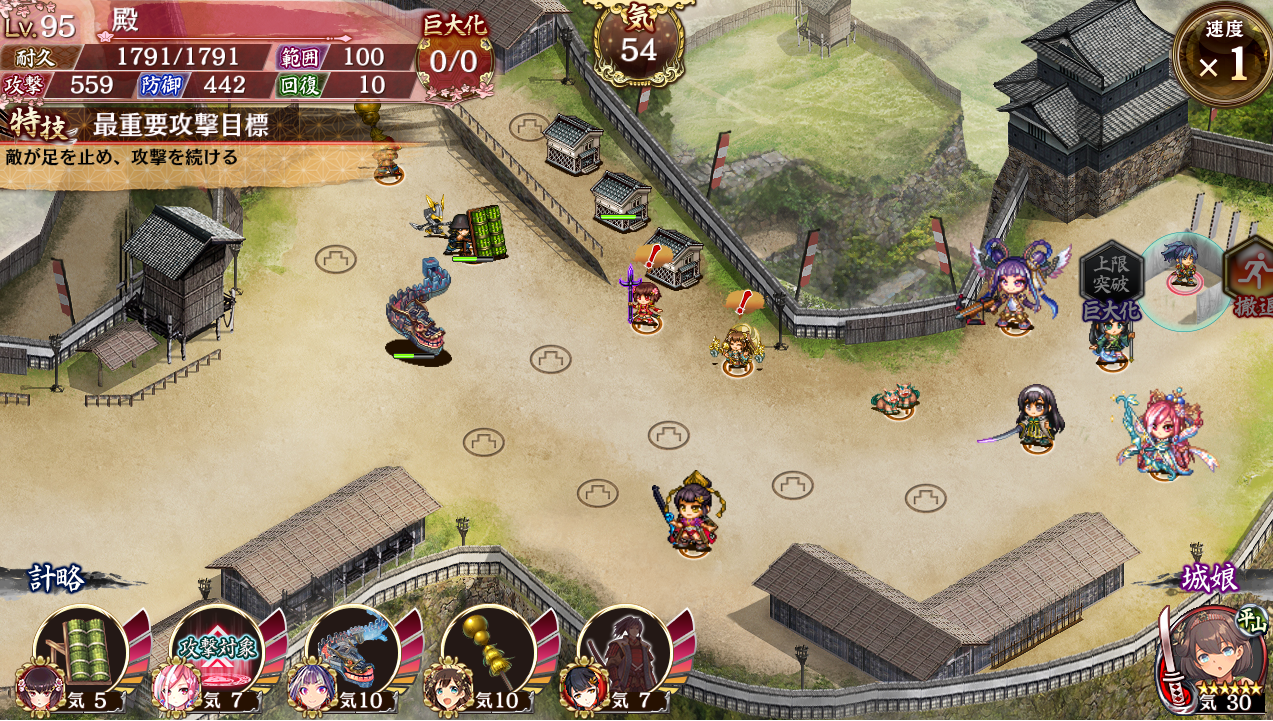Tap the 撤退 retreat button
The height and width of the screenshot is (721, 1273).
click(1251, 282)
